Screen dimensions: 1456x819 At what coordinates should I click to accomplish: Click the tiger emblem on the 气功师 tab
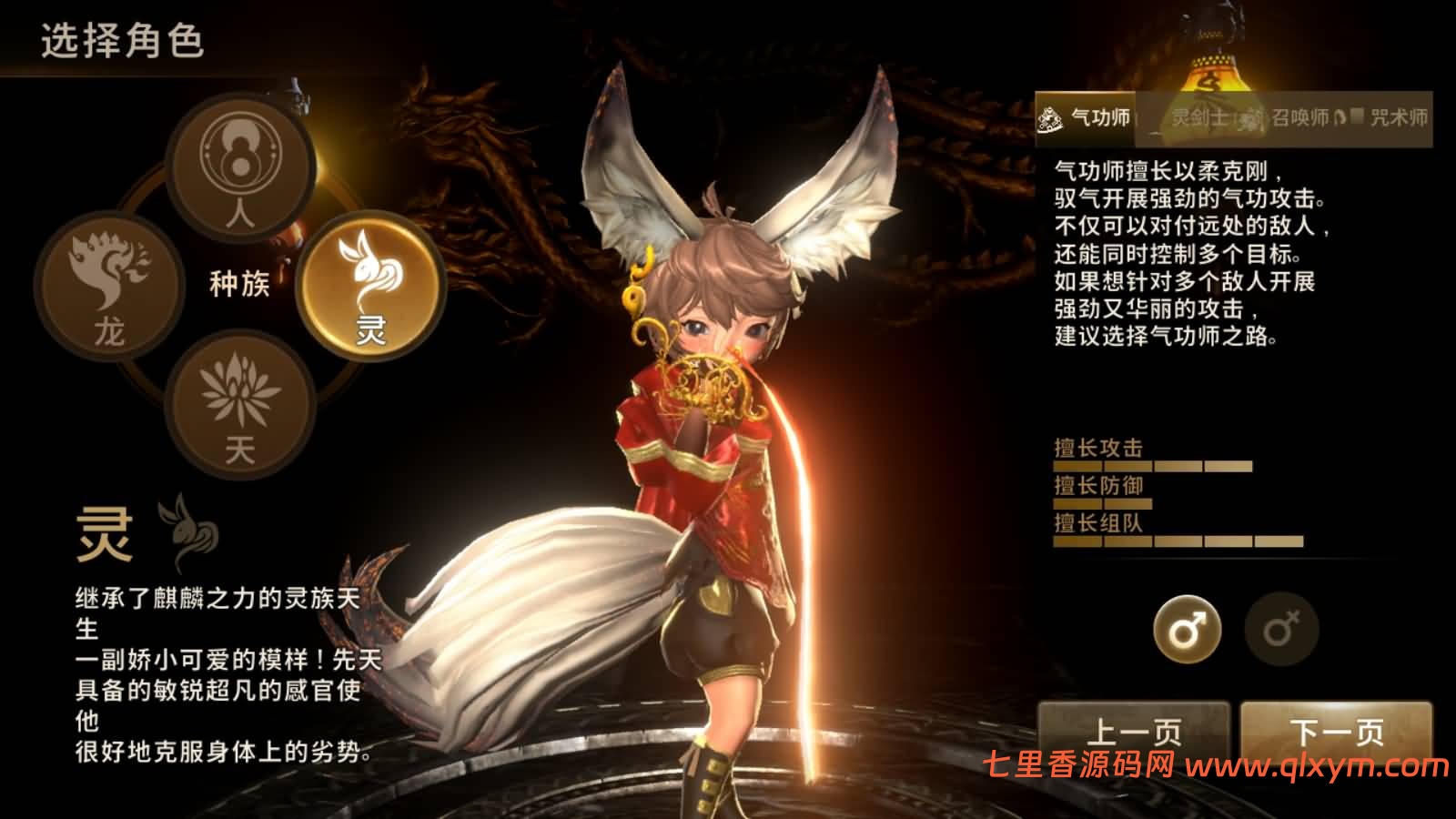click(x=1049, y=117)
